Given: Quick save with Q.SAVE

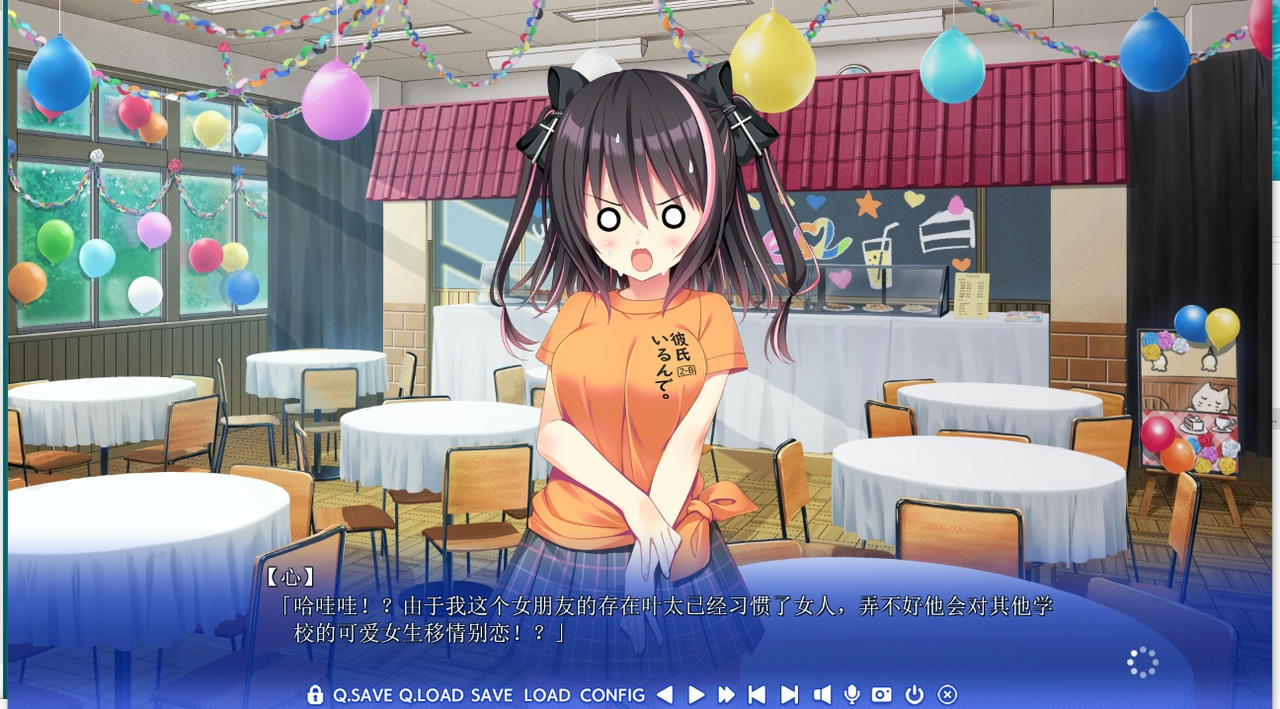Looking at the screenshot, I should point(363,695).
